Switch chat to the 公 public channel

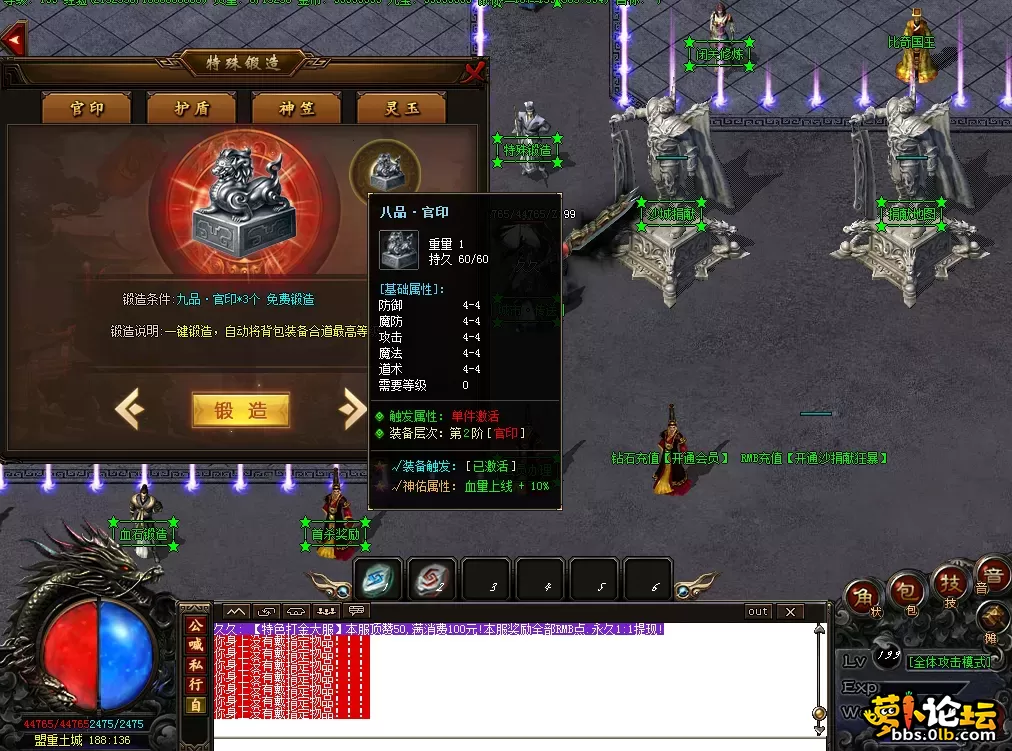point(195,625)
